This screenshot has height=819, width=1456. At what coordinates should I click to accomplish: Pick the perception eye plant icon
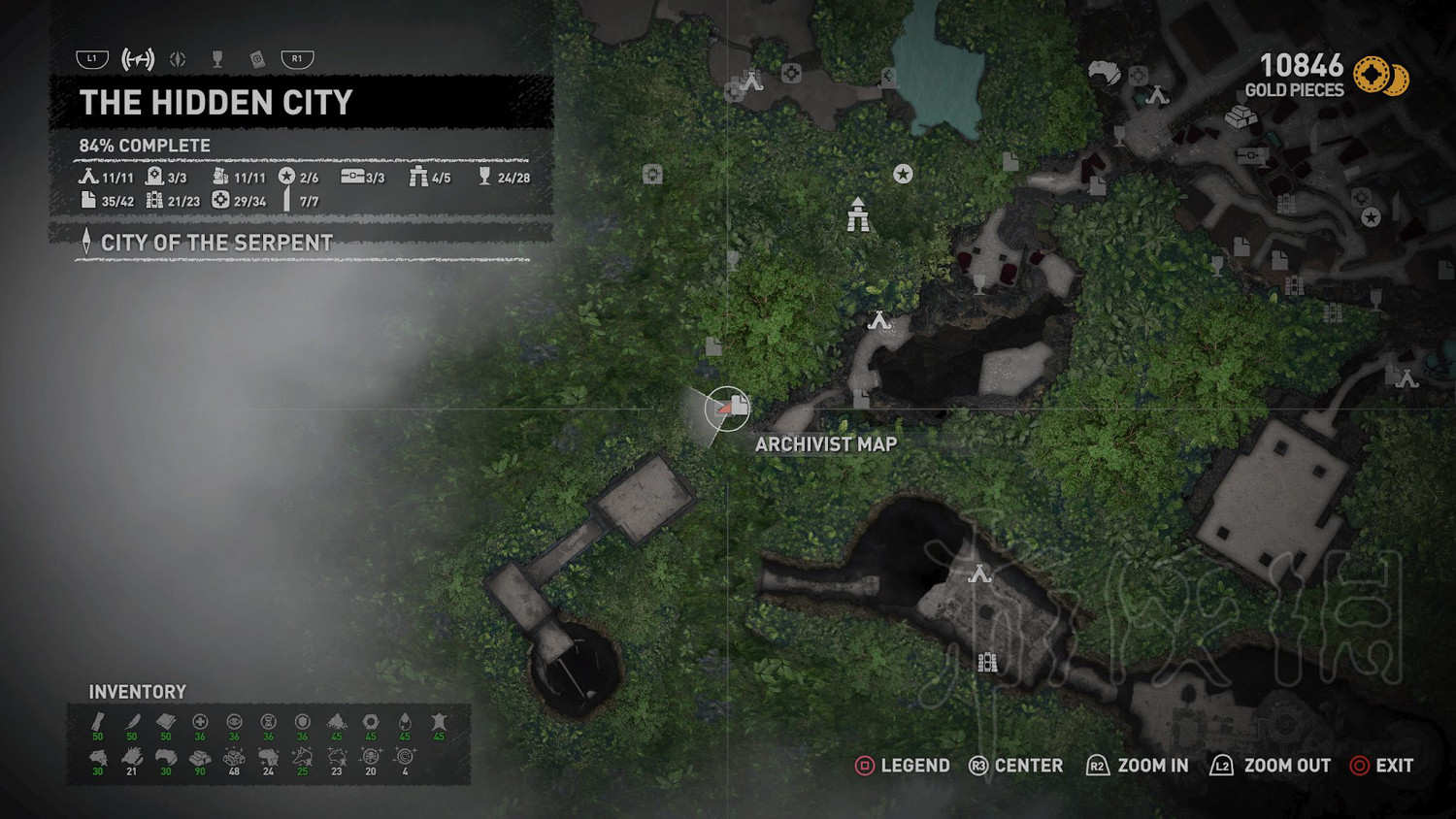(x=234, y=722)
